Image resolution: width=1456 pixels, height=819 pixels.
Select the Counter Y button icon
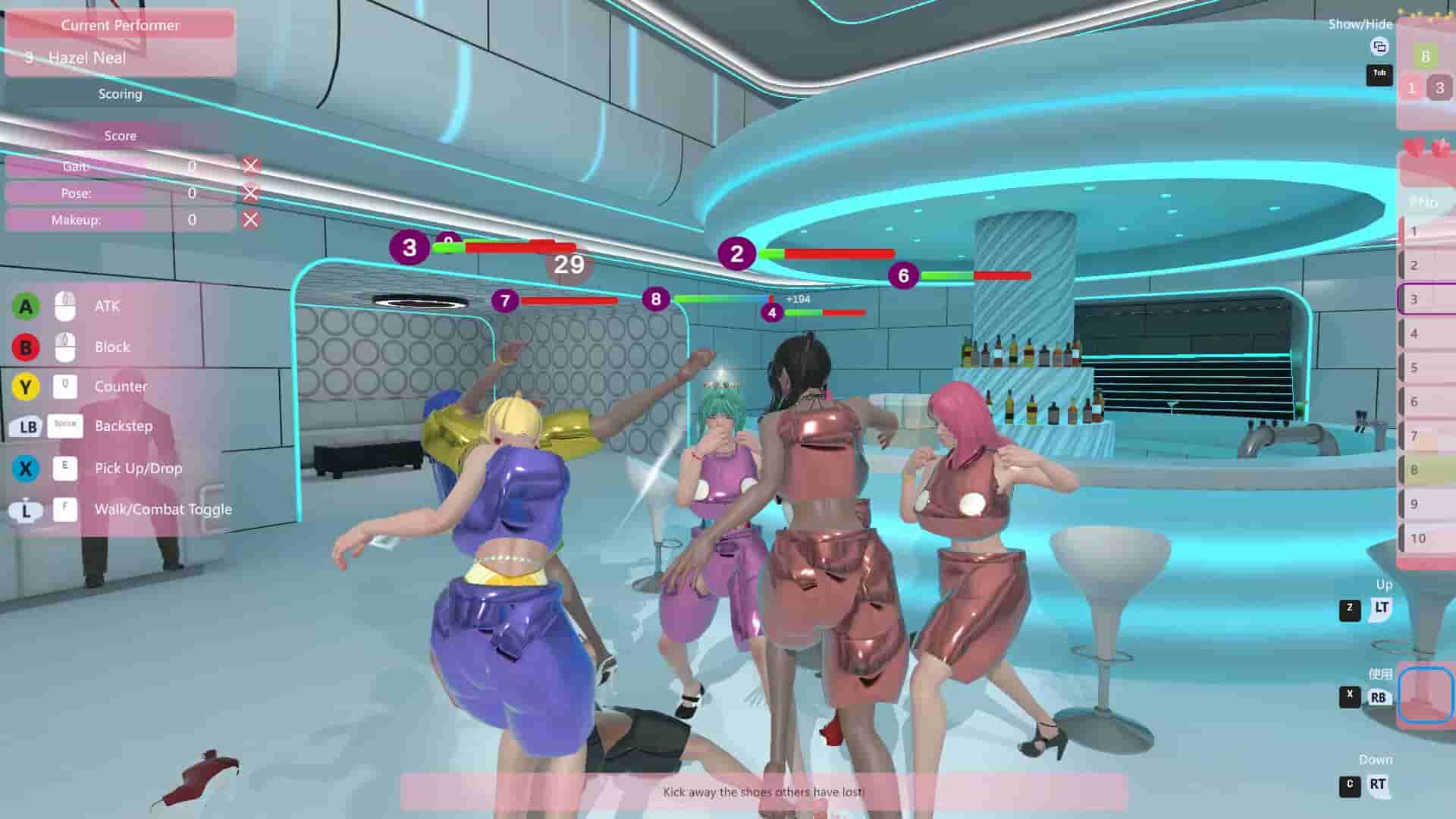pos(25,386)
